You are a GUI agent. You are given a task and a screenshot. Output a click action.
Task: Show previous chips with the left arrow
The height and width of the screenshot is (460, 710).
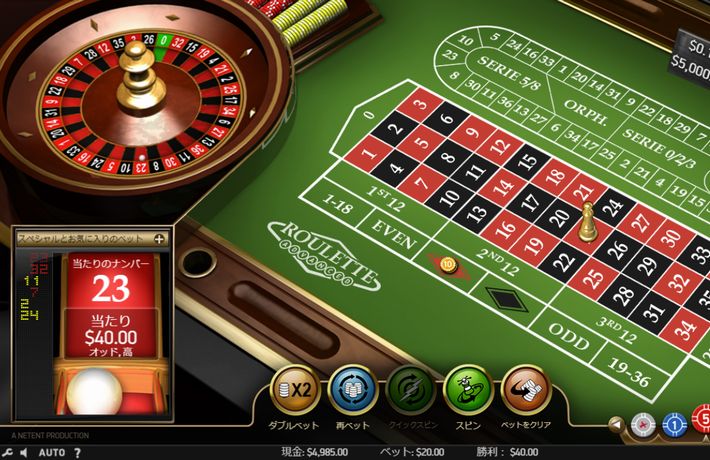tap(617, 425)
